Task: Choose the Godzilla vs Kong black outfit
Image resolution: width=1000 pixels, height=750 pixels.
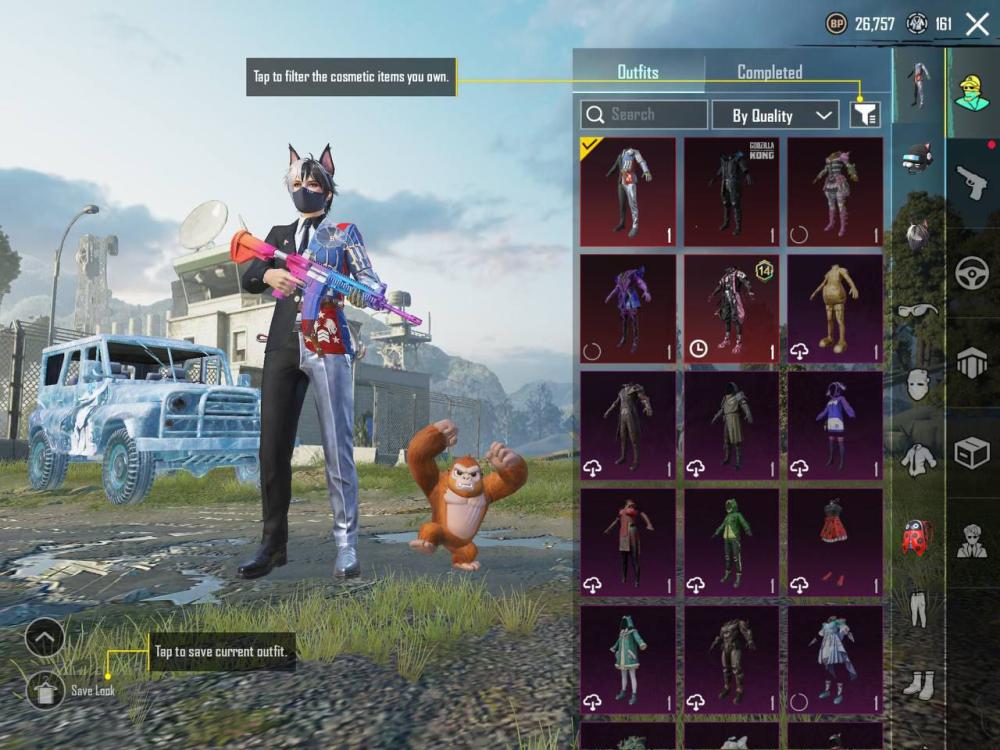Action: click(x=731, y=192)
